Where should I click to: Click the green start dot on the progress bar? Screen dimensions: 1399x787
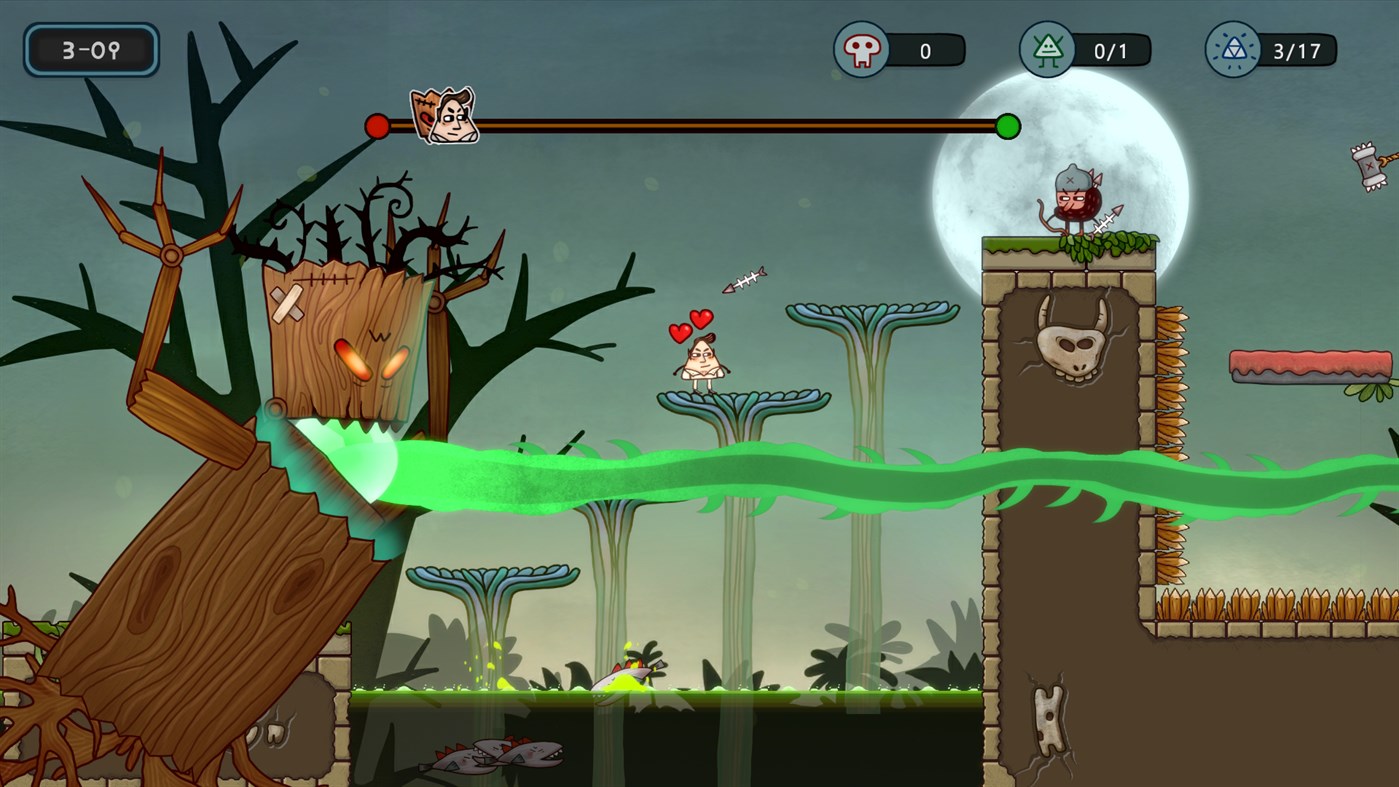coord(1009,125)
